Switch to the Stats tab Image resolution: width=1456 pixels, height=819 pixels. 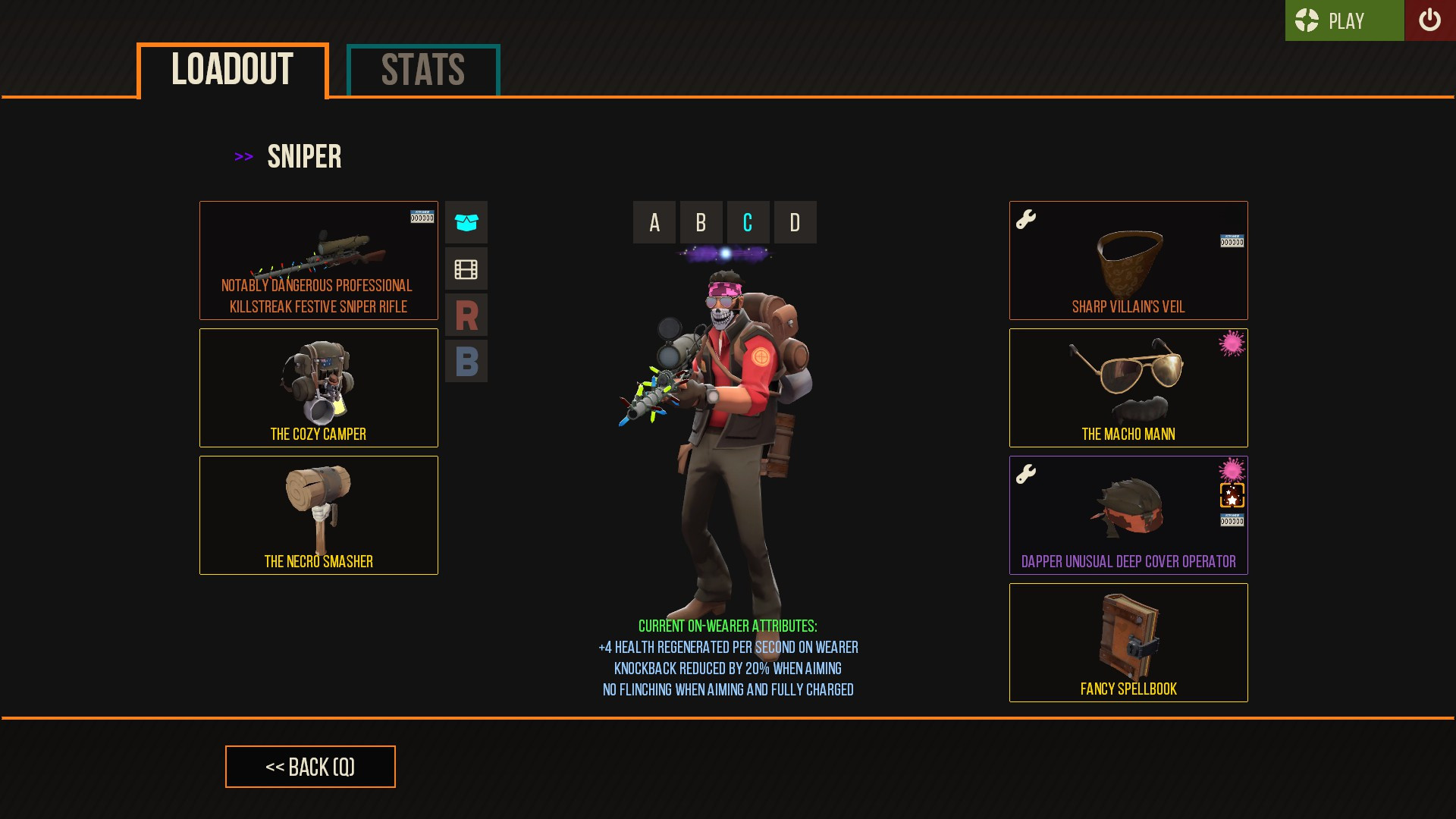[422, 70]
